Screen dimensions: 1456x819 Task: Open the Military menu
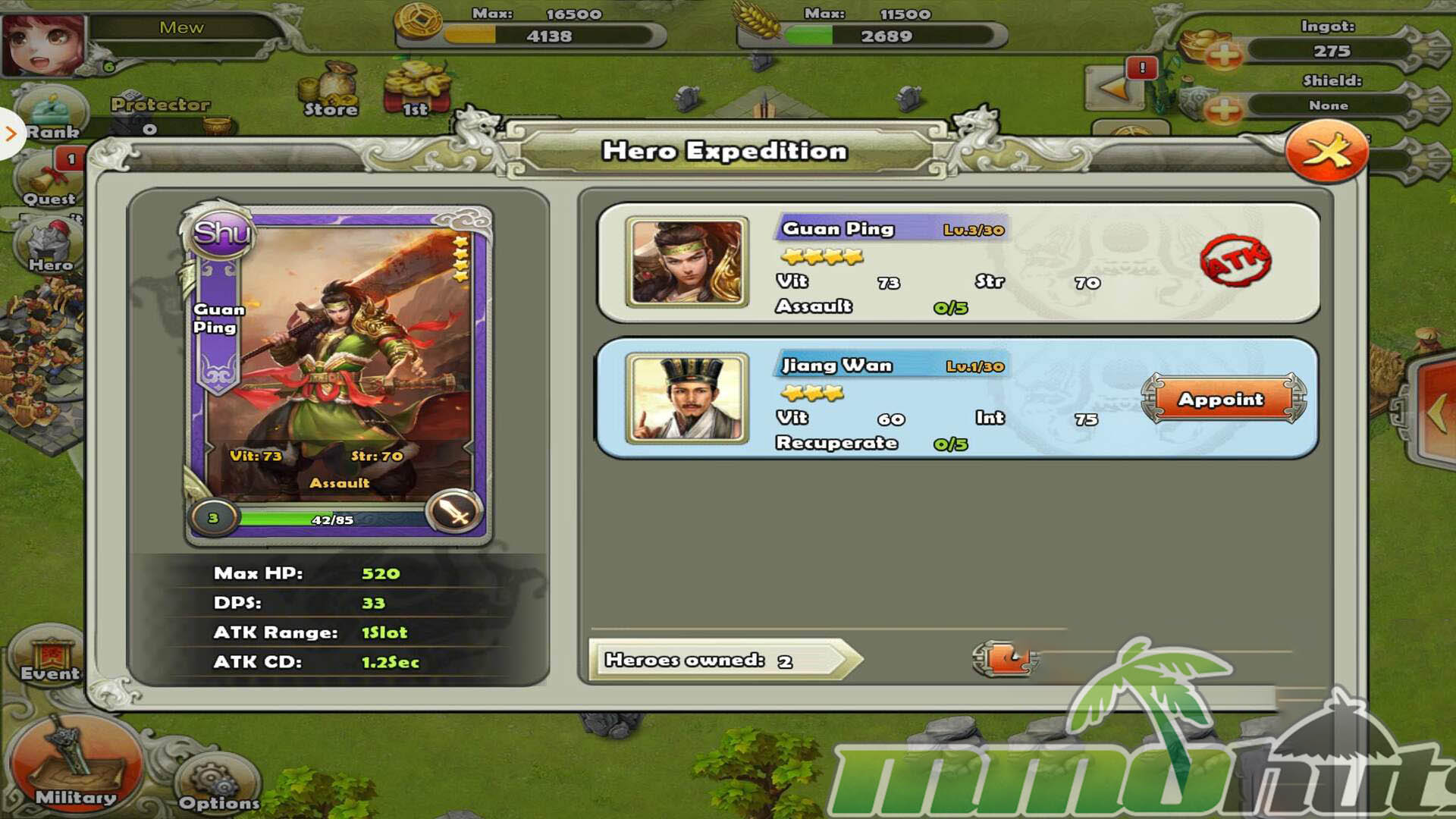tap(75, 766)
